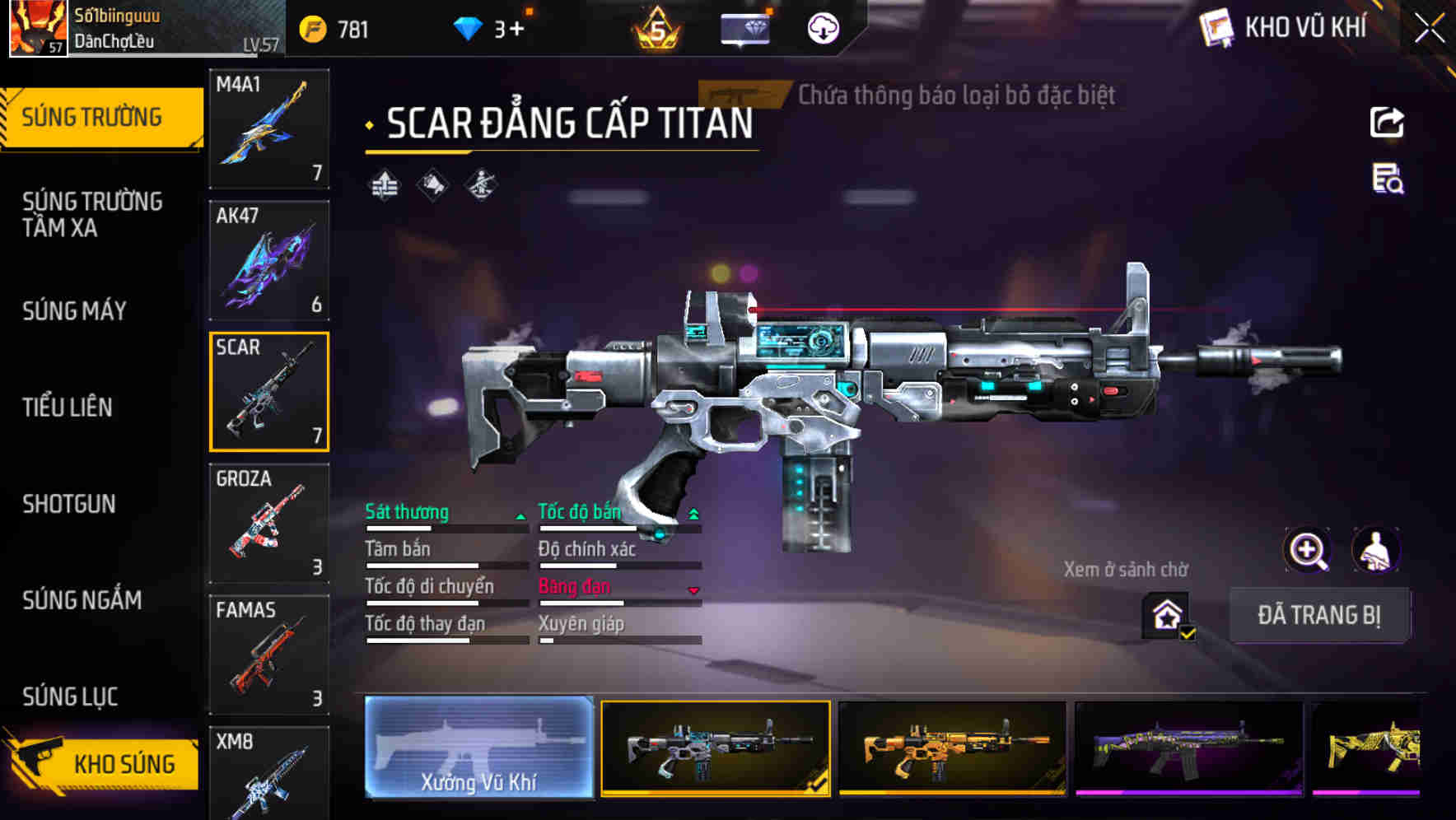Toggle the Xem ở sảnh chờ checkbox
The height and width of the screenshot is (820, 1456).
[1187, 632]
